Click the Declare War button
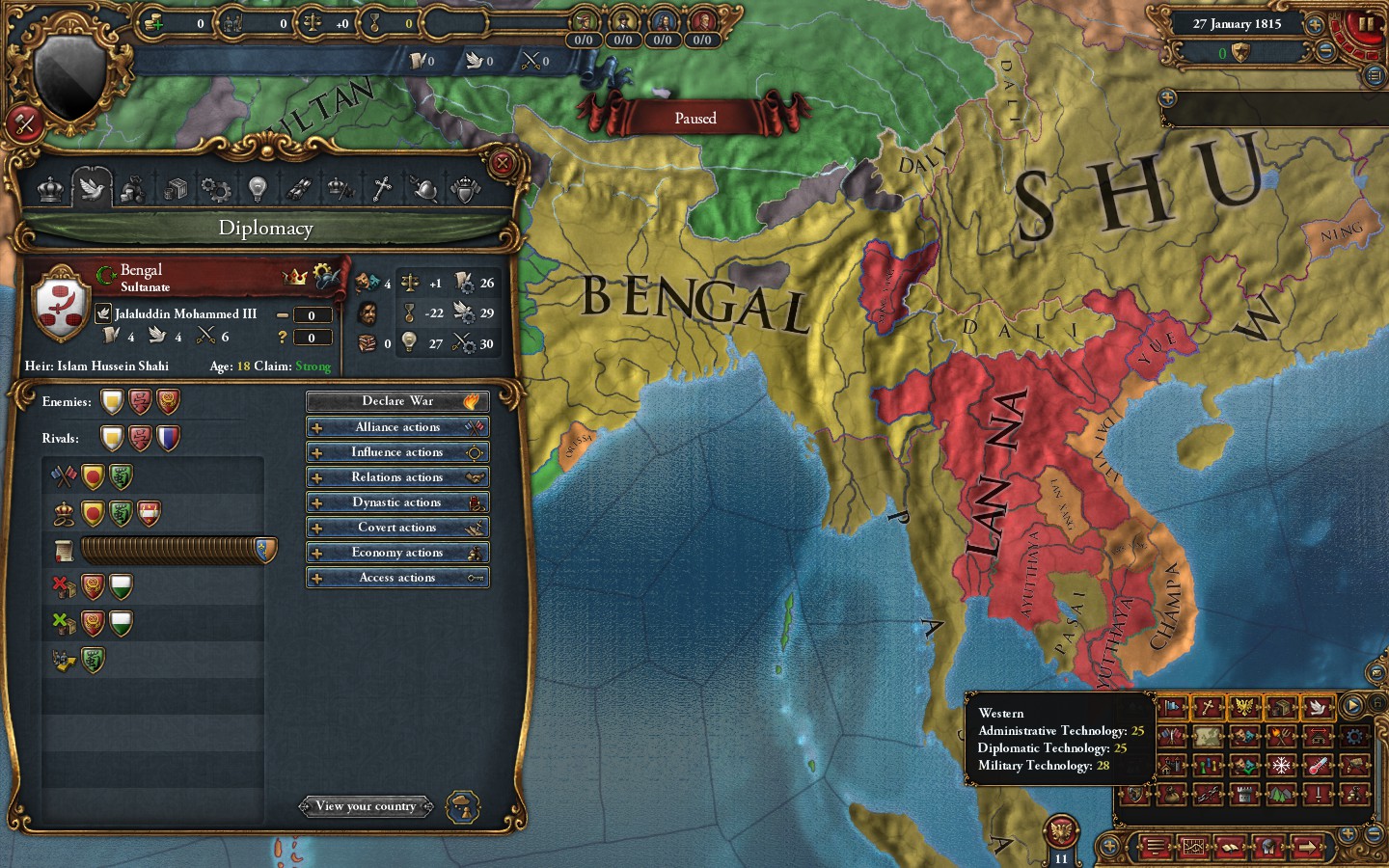 click(x=397, y=401)
